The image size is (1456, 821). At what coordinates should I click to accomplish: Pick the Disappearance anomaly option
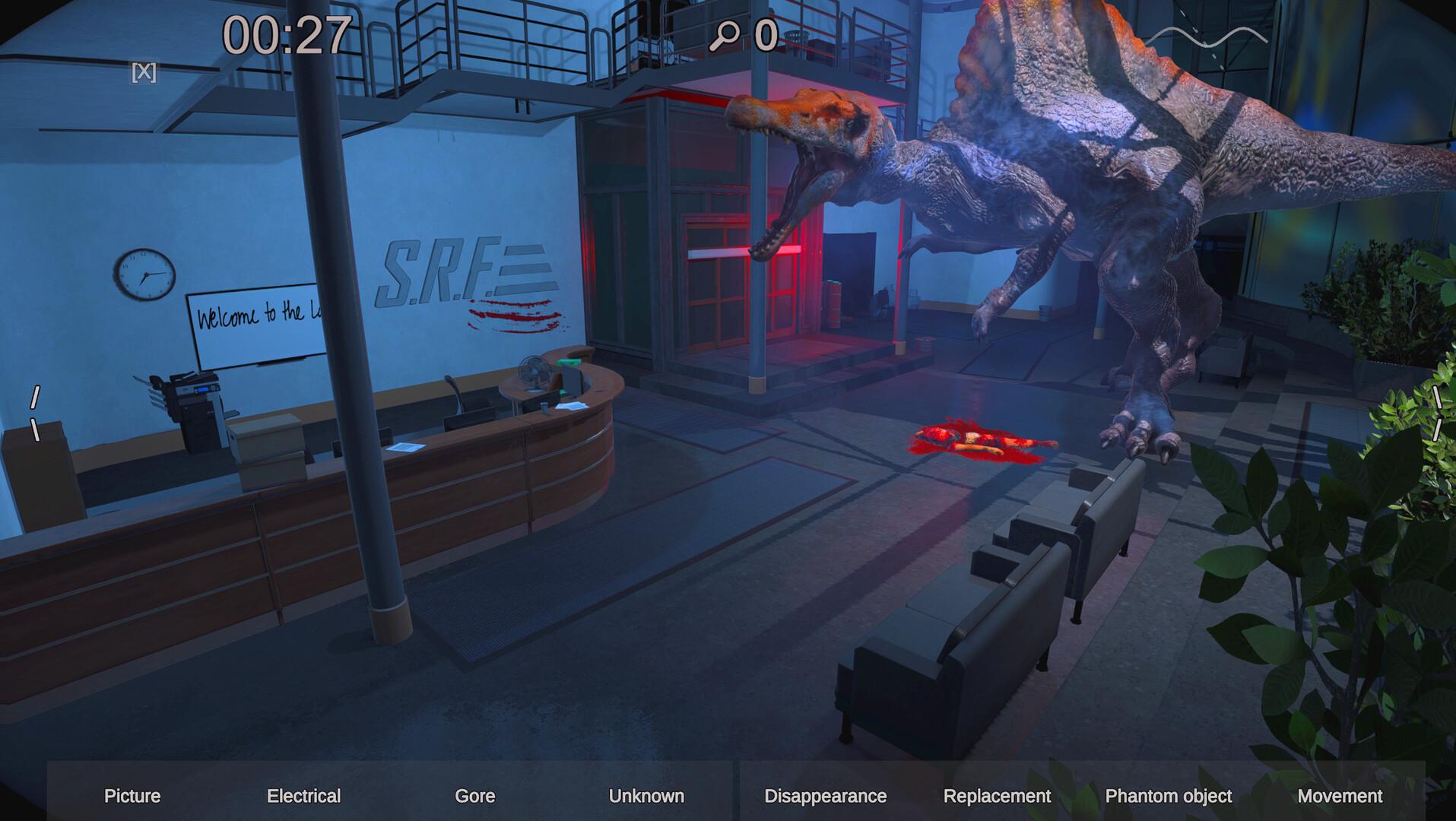pyautogui.click(x=825, y=796)
